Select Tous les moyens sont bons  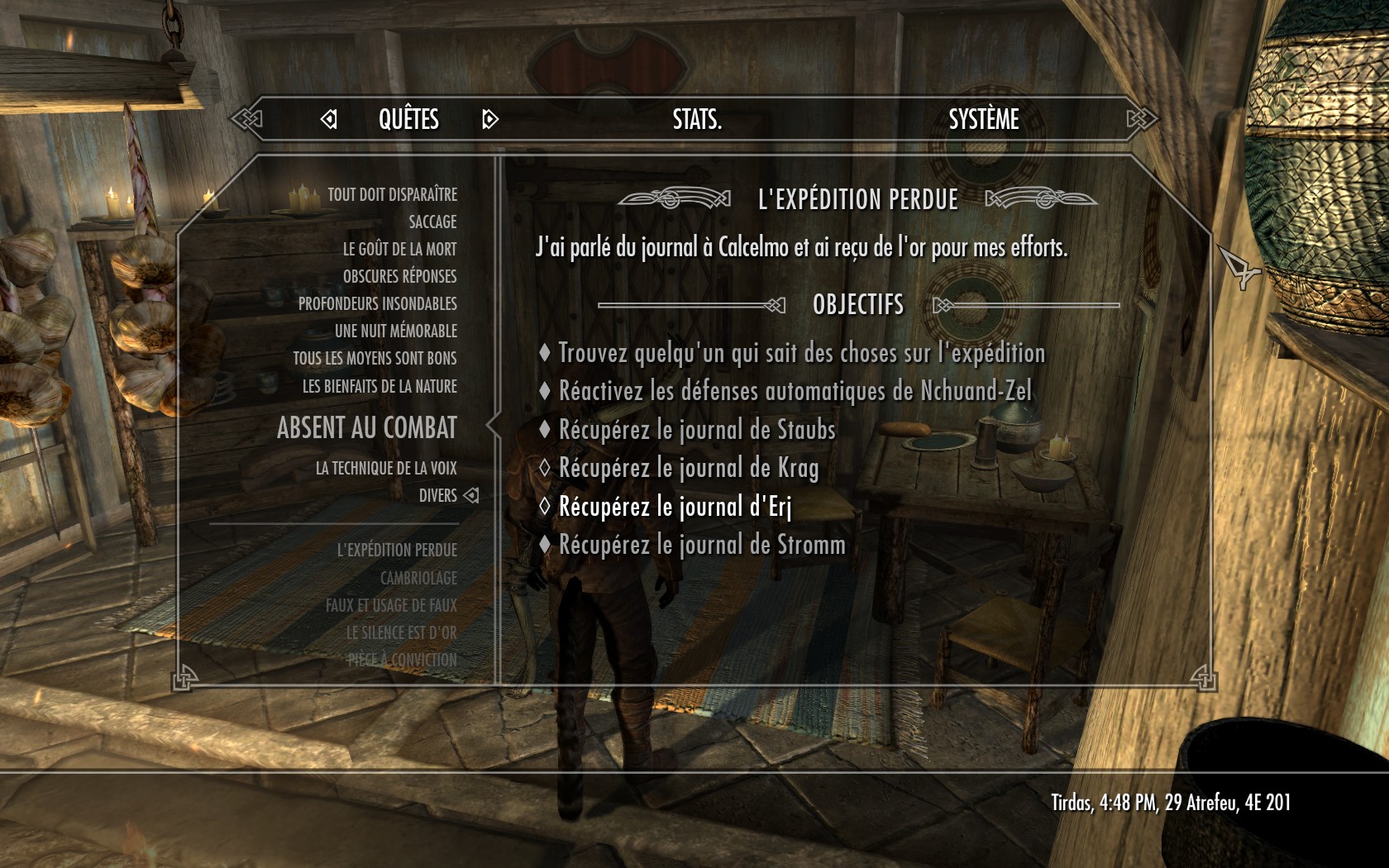[375, 359]
